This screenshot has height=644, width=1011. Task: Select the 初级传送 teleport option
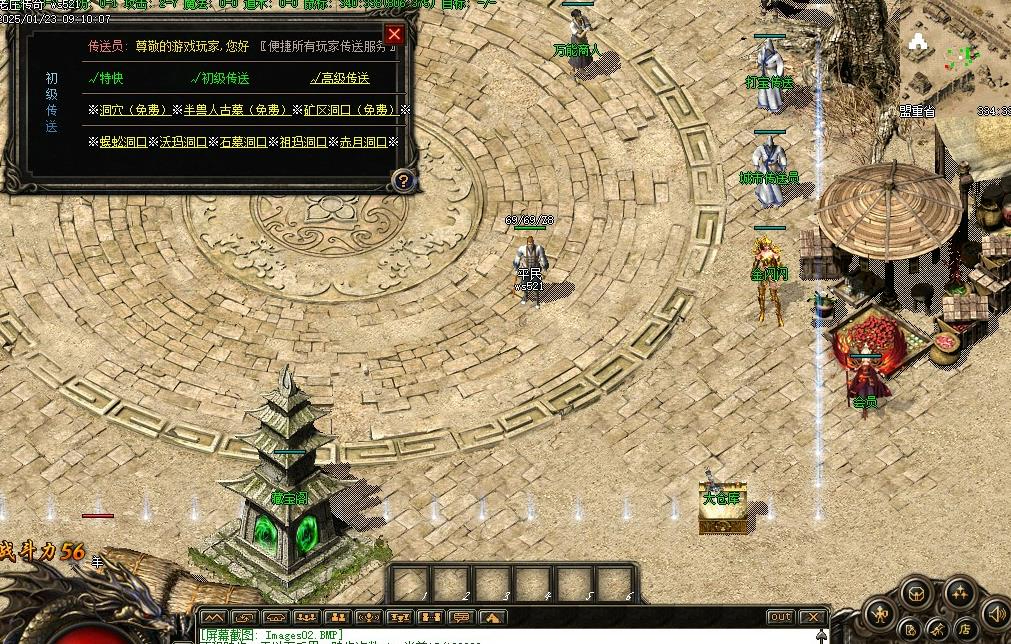222,78
